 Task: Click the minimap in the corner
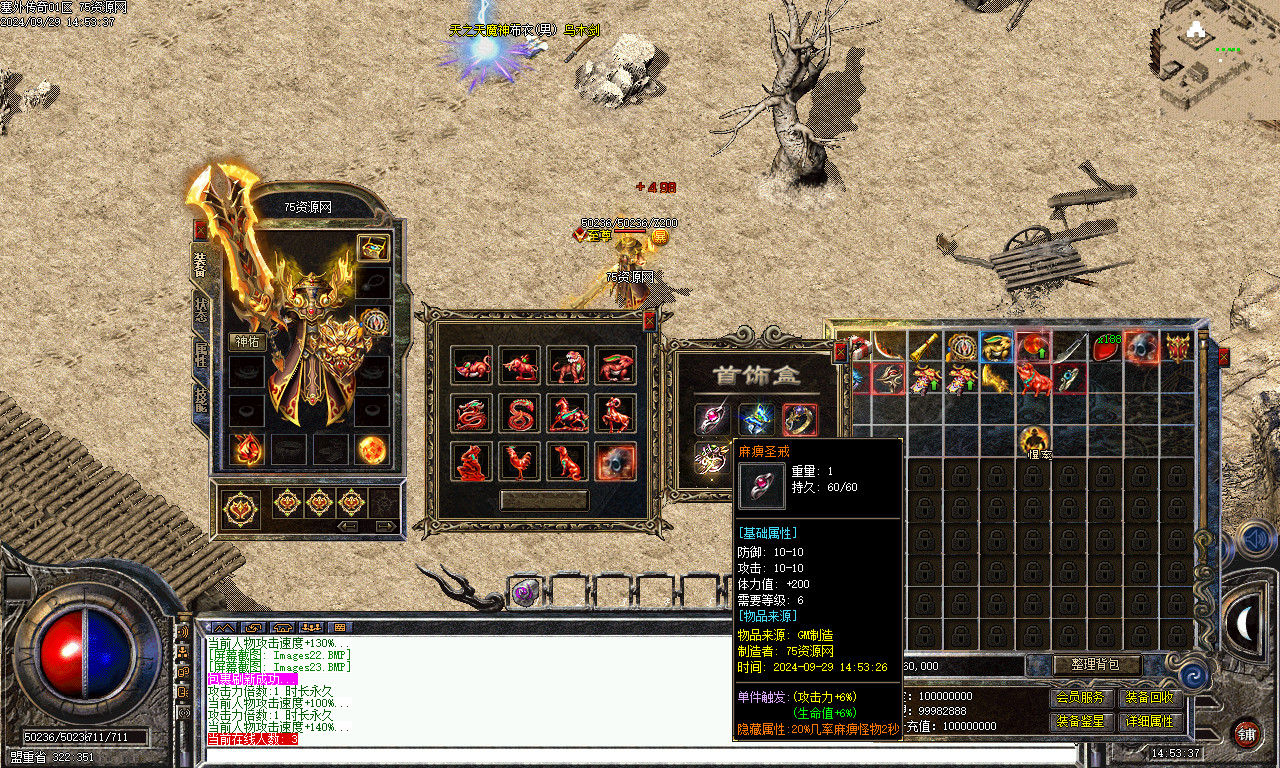pyautogui.click(x=1220, y=60)
